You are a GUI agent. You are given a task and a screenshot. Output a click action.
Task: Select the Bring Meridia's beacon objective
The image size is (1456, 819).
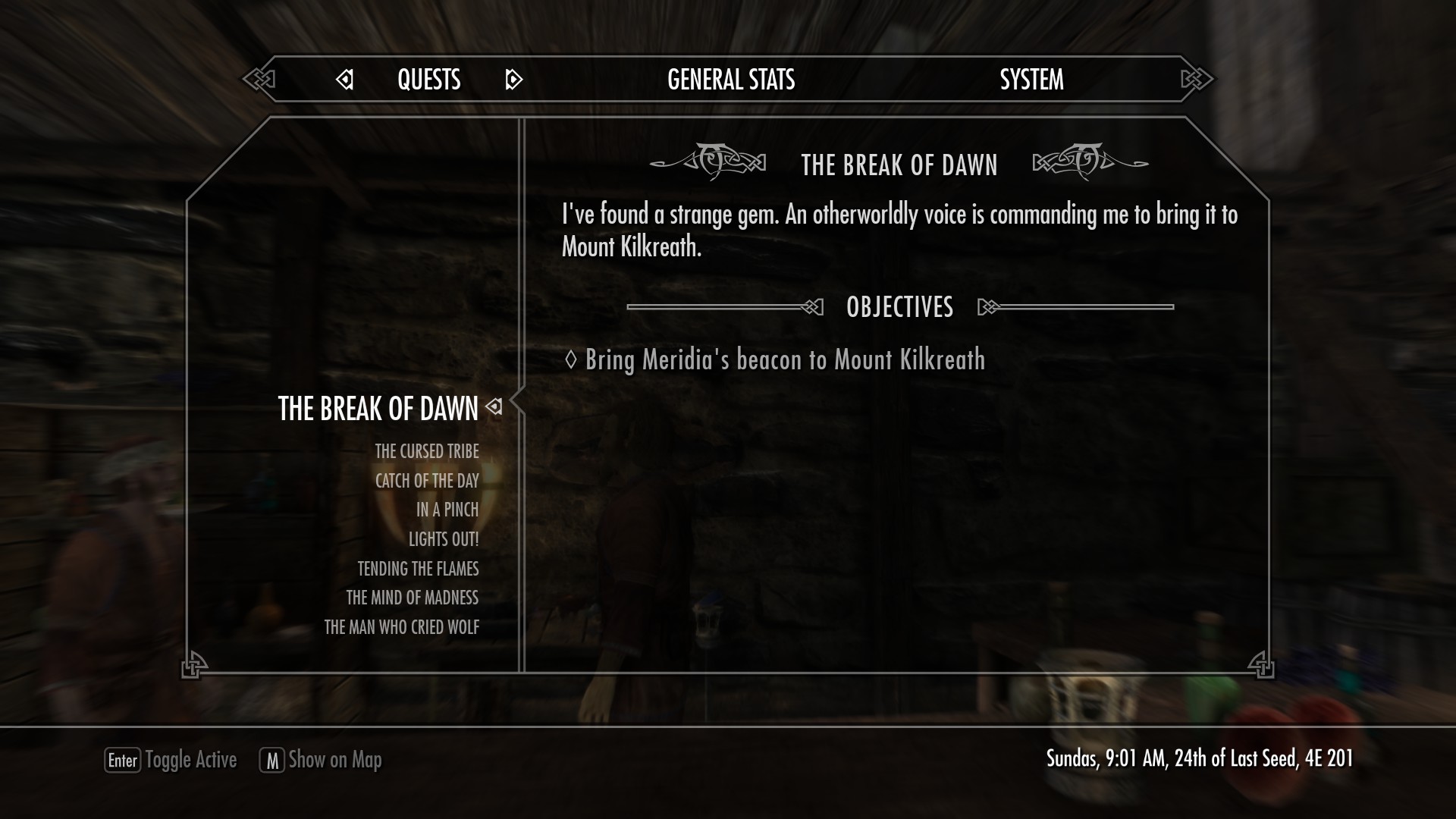pyautogui.click(x=784, y=359)
